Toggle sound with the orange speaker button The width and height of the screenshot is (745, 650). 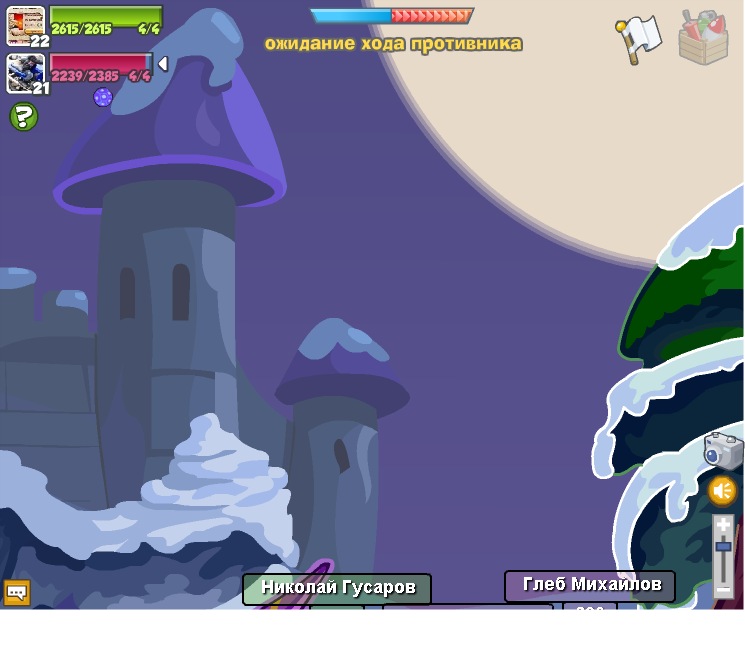[722, 491]
